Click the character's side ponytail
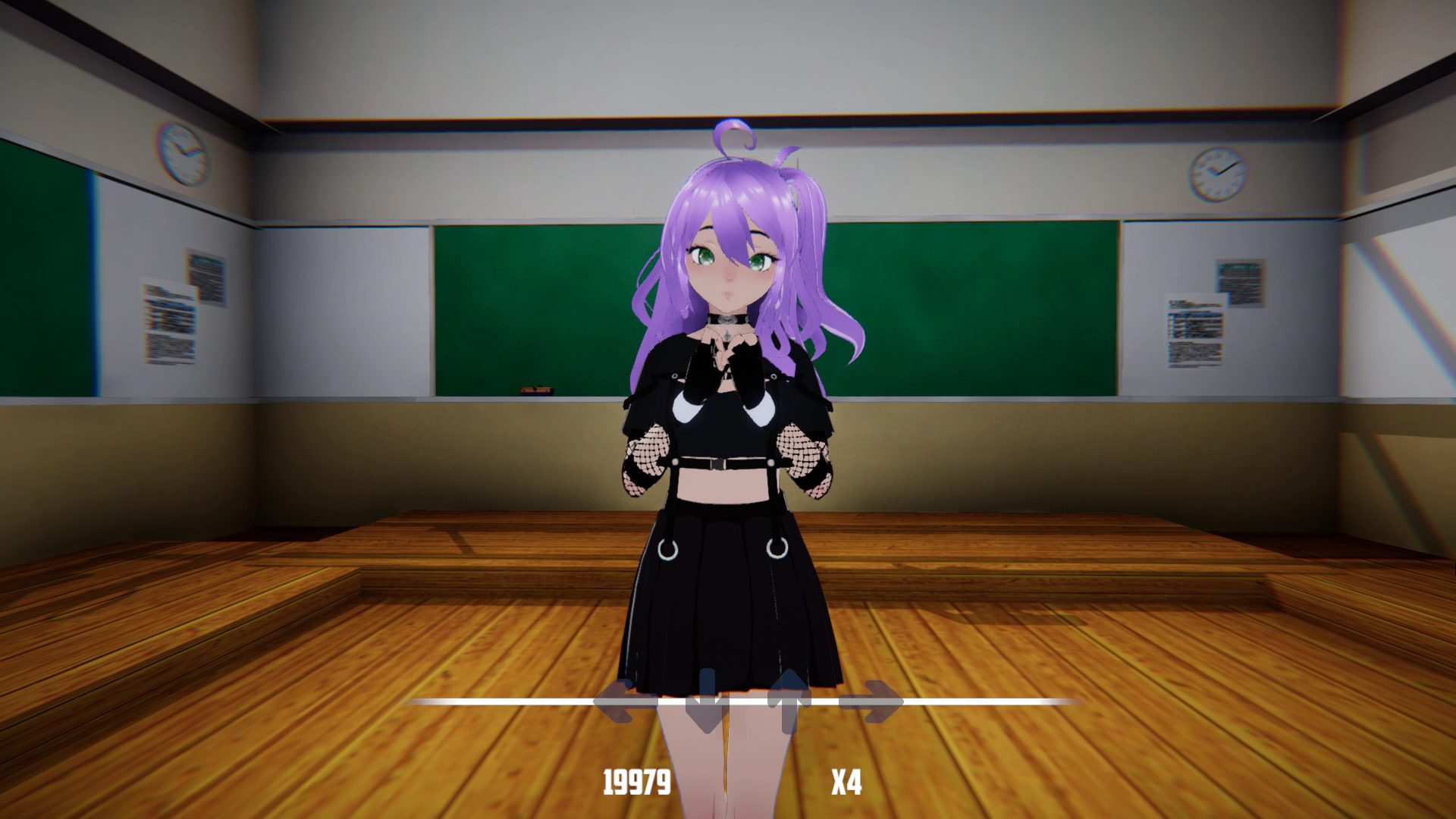 point(815,250)
